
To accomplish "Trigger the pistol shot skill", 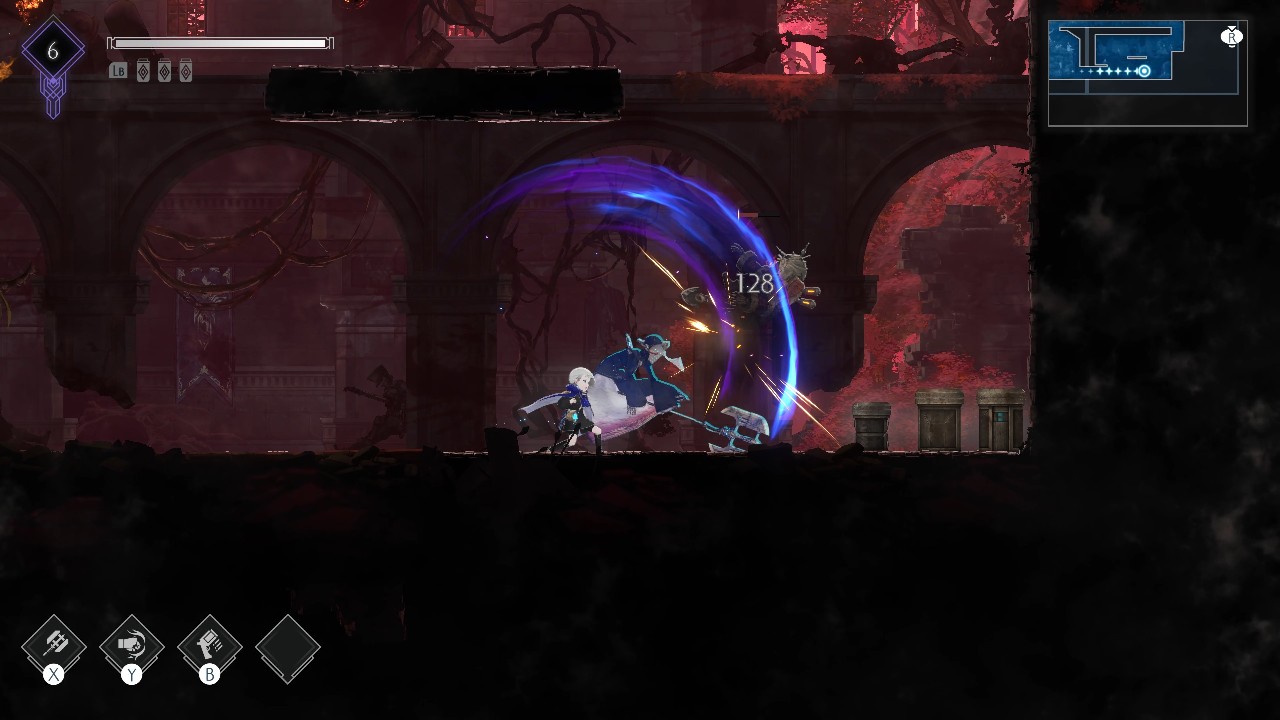I will 210,646.
